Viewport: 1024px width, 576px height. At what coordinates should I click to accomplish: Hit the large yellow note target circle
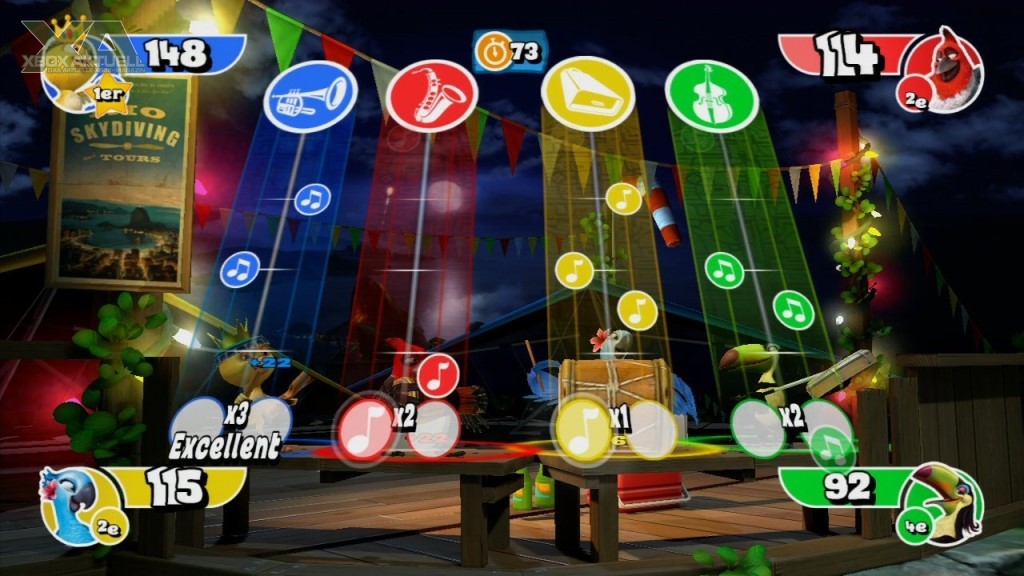[x=585, y=428]
